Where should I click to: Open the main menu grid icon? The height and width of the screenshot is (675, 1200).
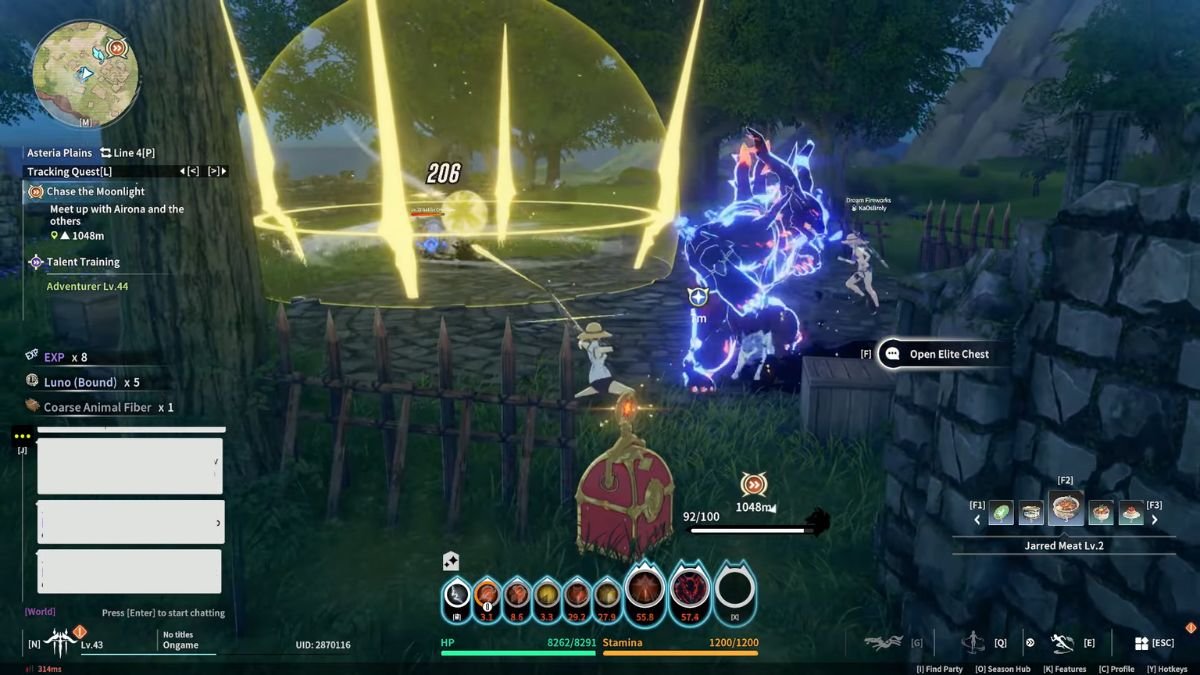coord(1141,643)
